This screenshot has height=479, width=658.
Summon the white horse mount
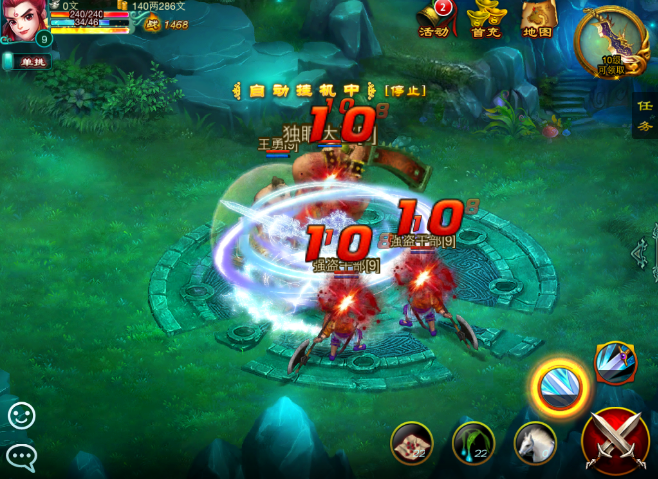point(535,442)
